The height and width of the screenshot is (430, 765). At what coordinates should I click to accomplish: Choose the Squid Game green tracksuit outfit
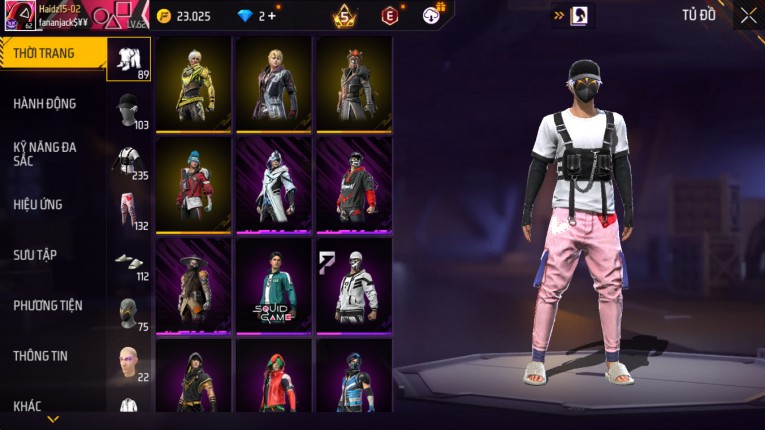click(273, 286)
